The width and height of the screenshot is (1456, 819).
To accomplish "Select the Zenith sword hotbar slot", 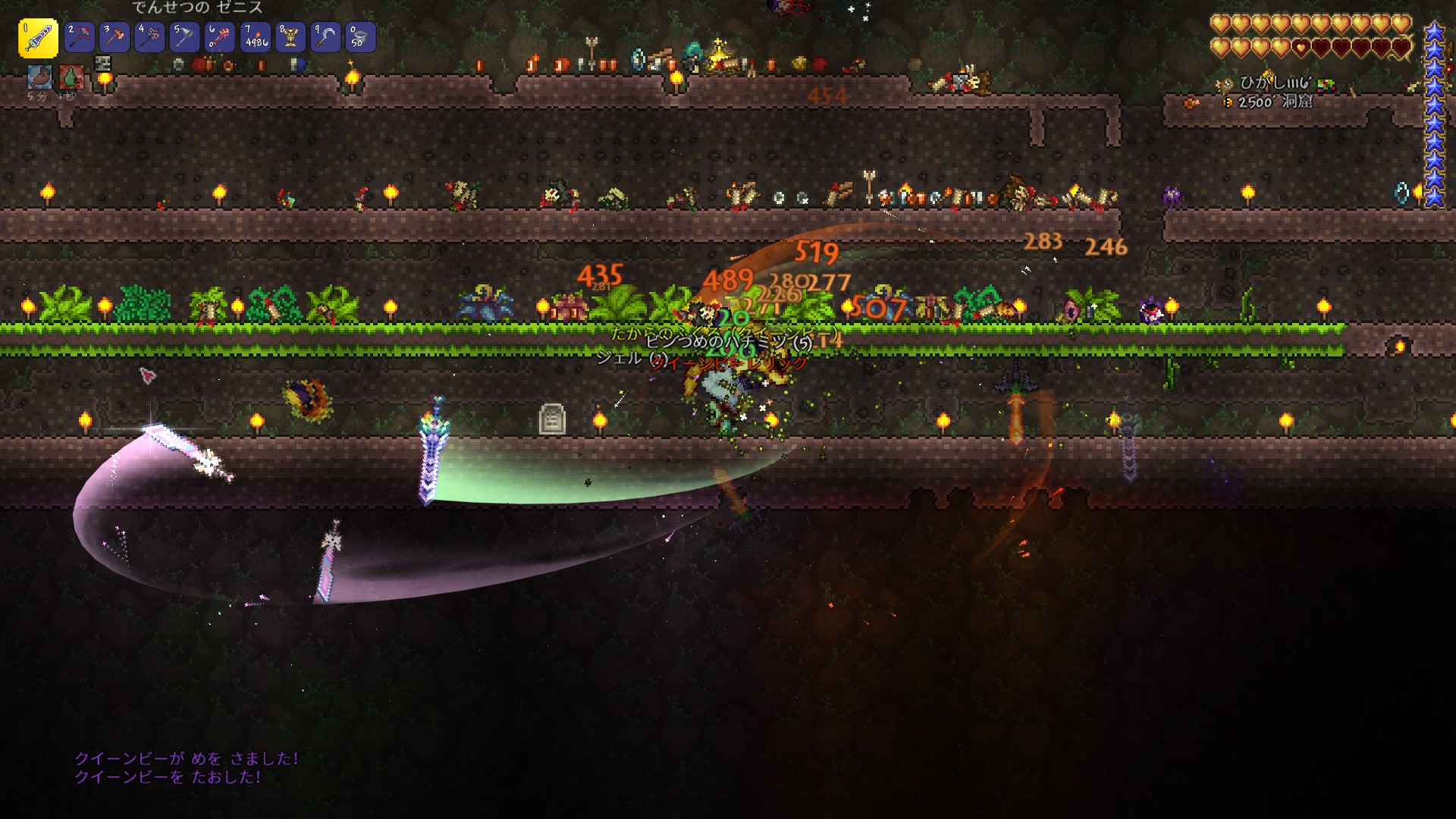I will pos(38,38).
